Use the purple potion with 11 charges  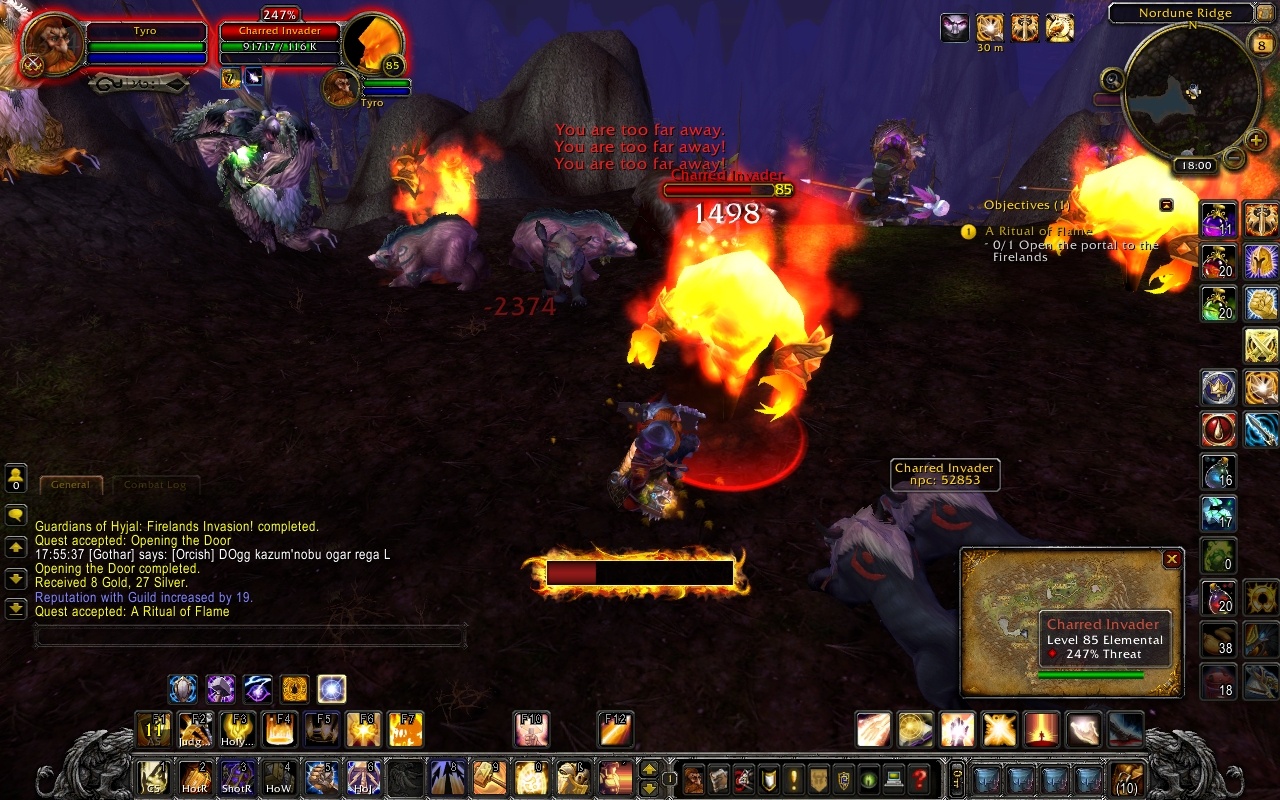click(1219, 220)
